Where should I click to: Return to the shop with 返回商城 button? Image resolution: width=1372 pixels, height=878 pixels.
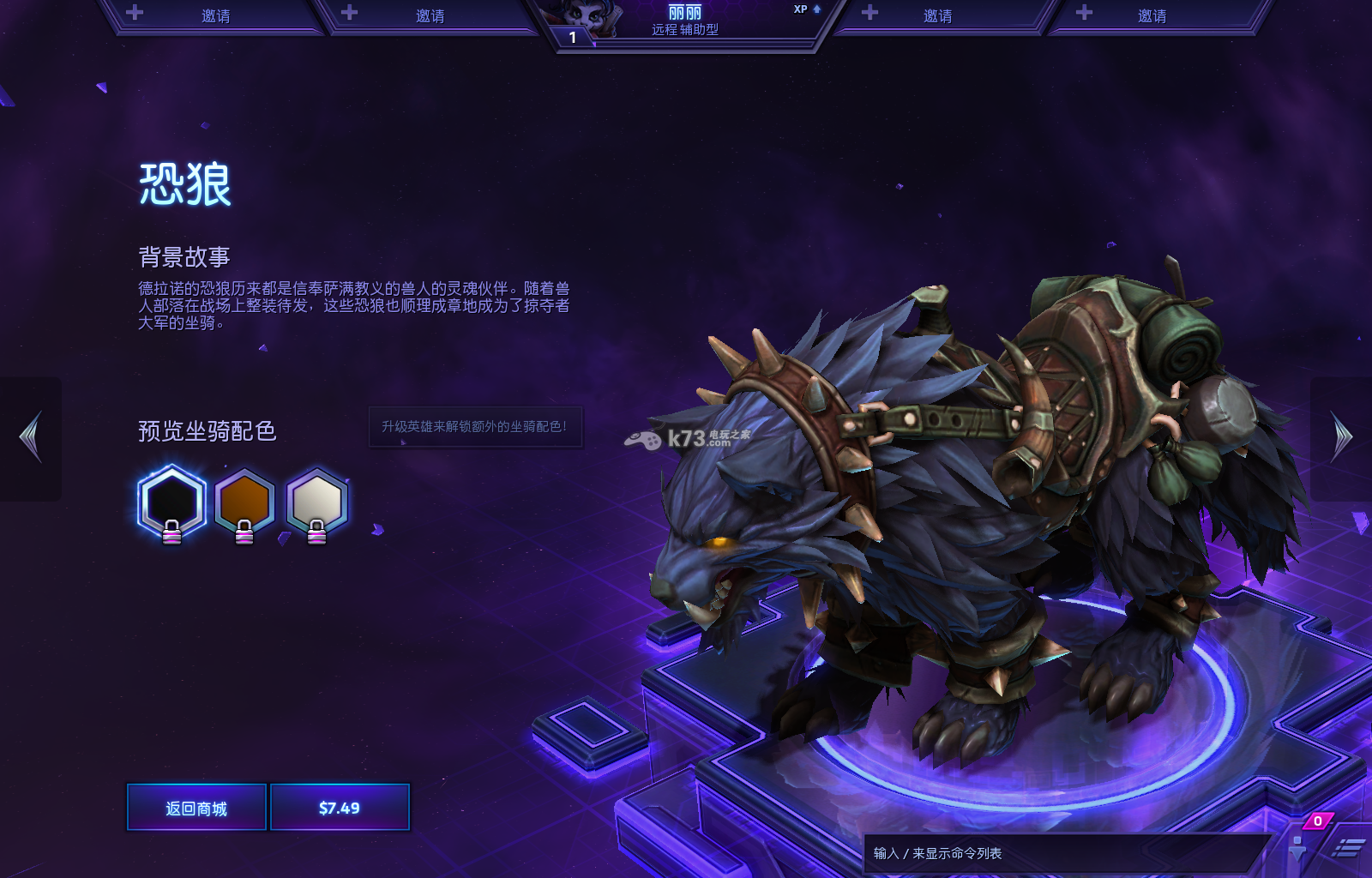coord(196,808)
